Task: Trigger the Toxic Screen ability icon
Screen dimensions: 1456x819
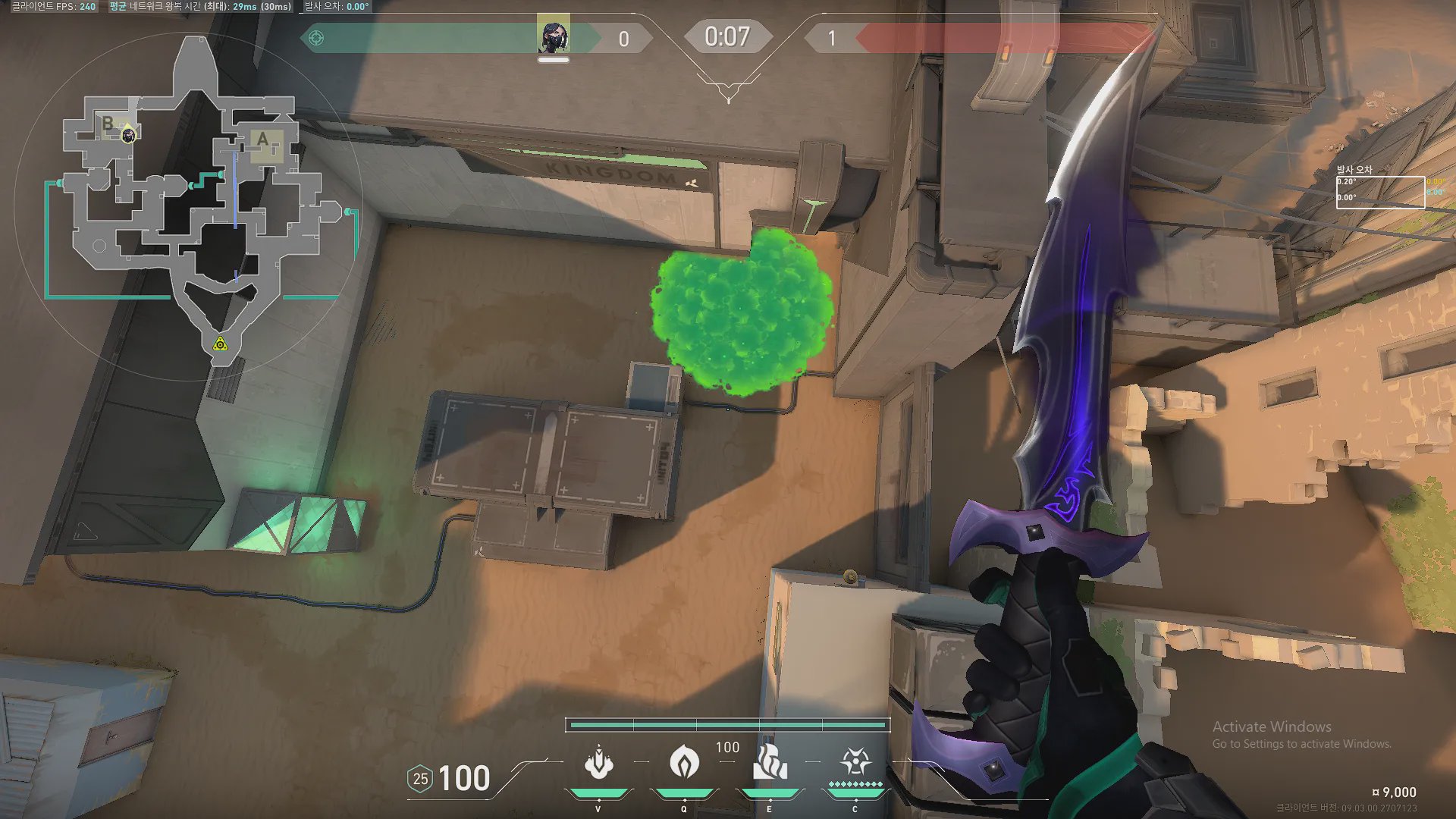Action: (x=770, y=761)
